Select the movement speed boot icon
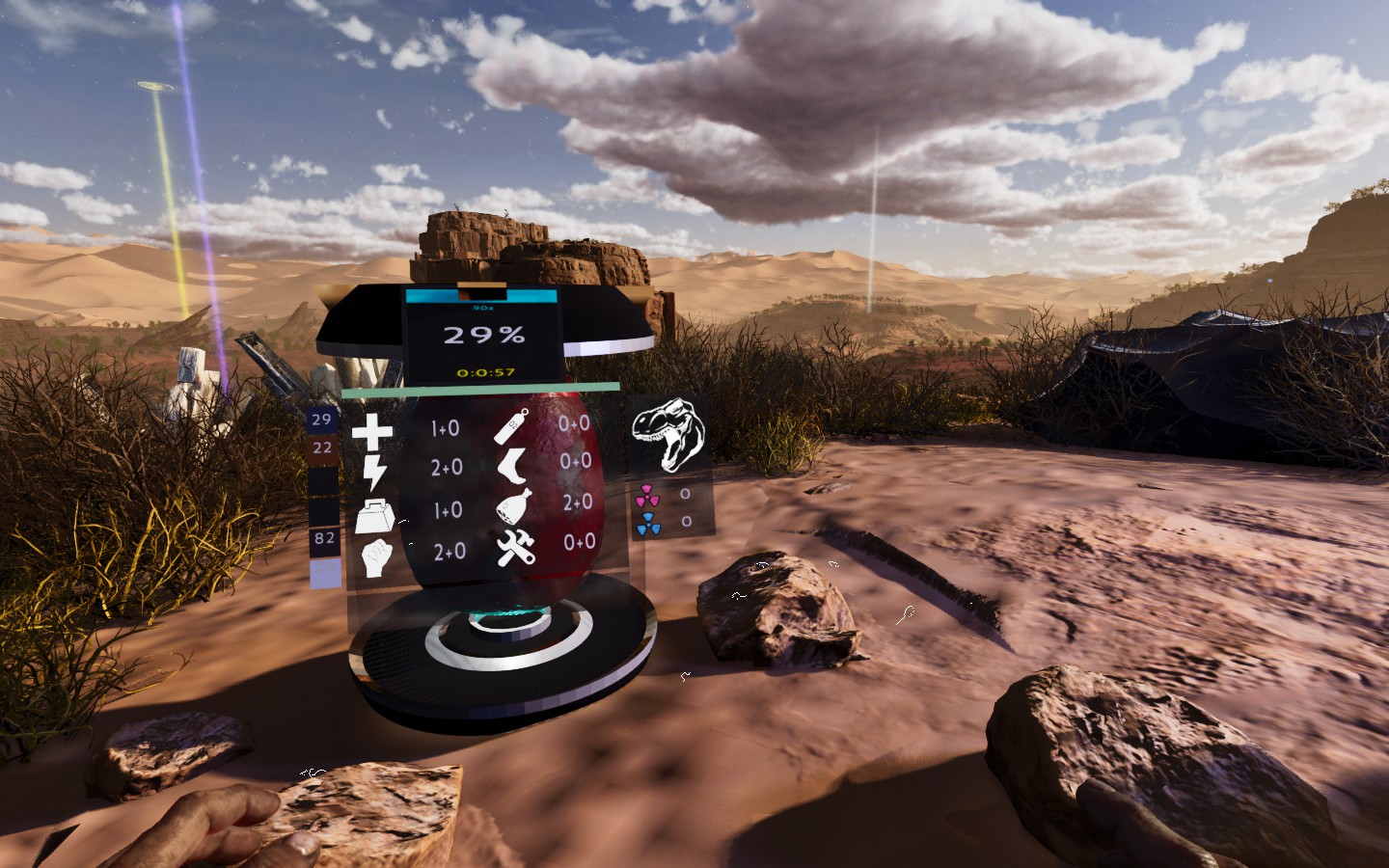 [513, 465]
